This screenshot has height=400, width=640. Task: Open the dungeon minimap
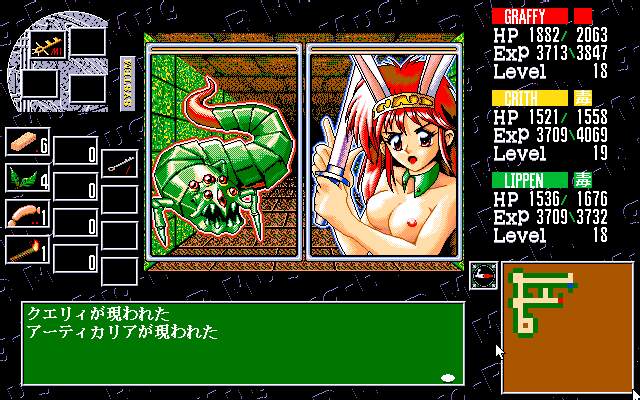pos(565,327)
